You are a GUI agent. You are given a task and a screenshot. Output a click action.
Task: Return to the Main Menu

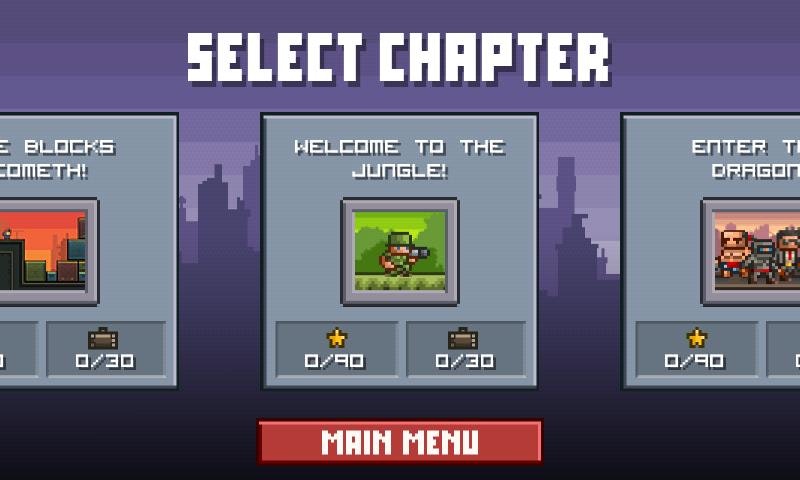[x=400, y=442]
